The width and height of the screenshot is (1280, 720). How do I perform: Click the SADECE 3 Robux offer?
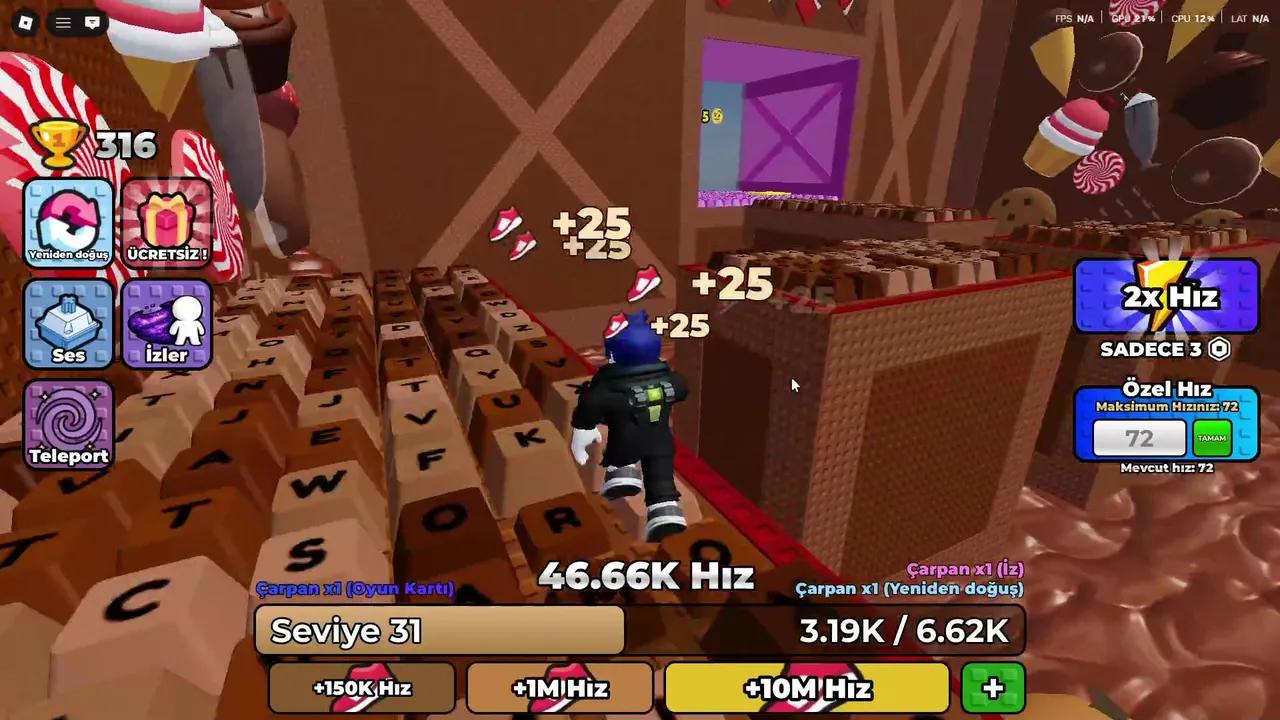point(1166,350)
